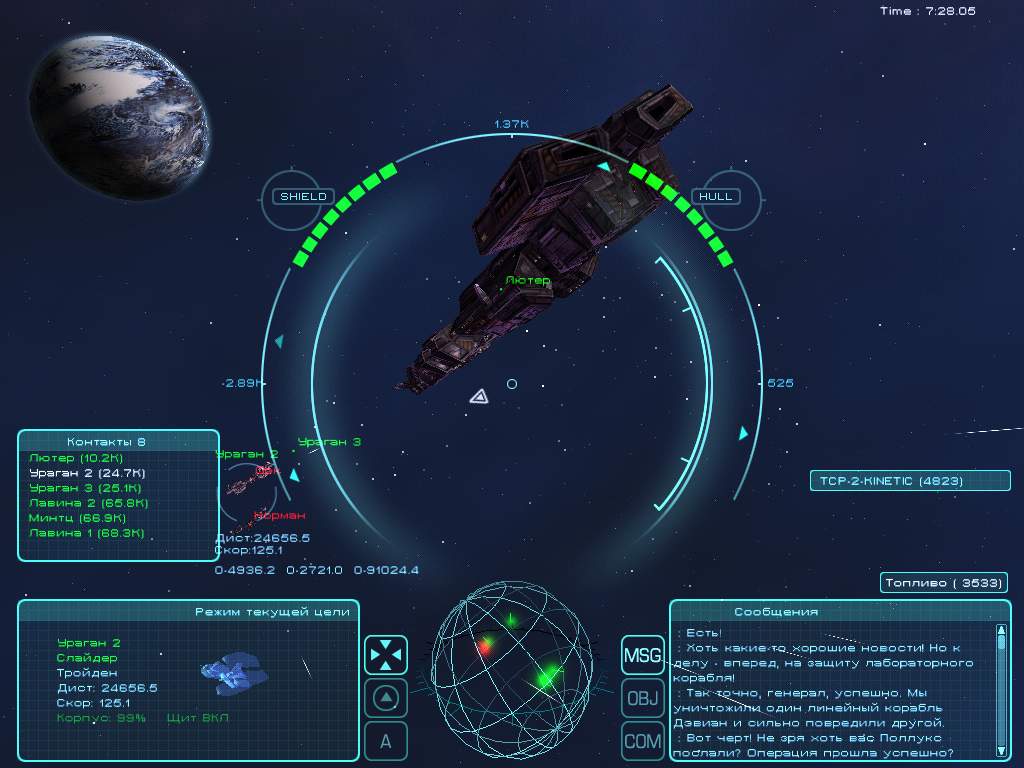Select the TCP-2-KINETIC weapon label

click(x=909, y=481)
